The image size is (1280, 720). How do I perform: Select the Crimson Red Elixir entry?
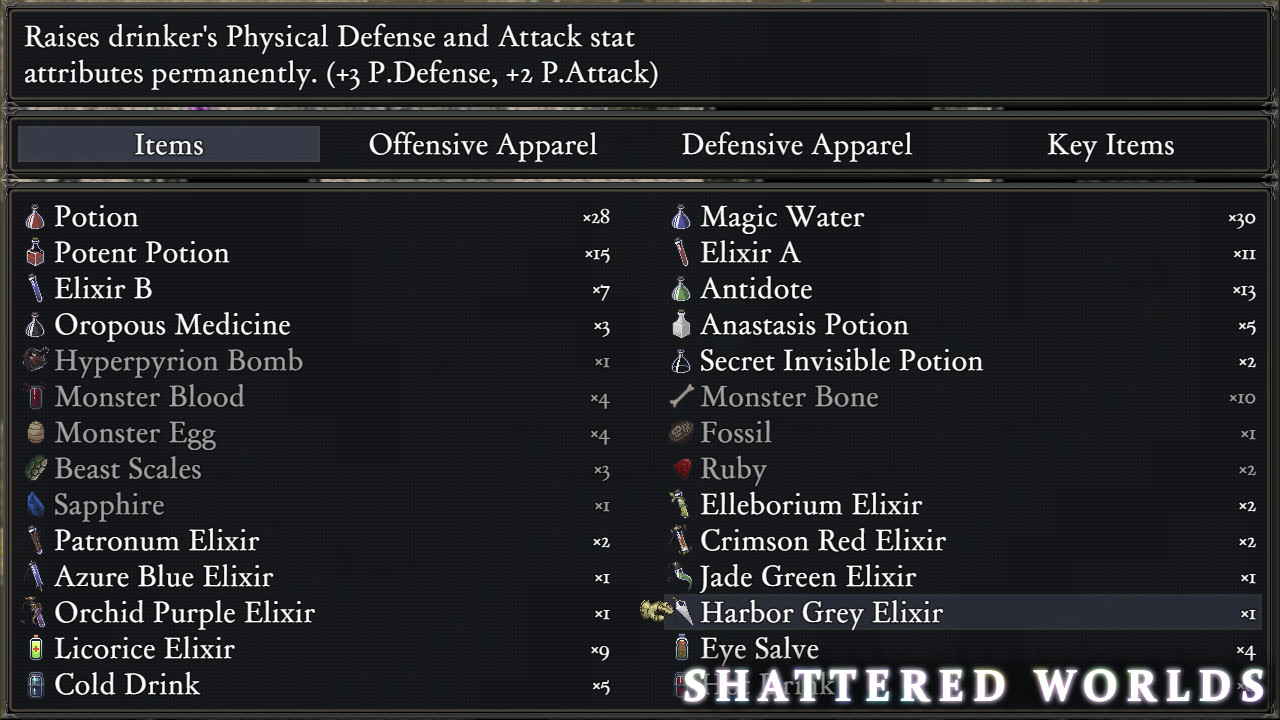pyautogui.click(x=823, y=541)
